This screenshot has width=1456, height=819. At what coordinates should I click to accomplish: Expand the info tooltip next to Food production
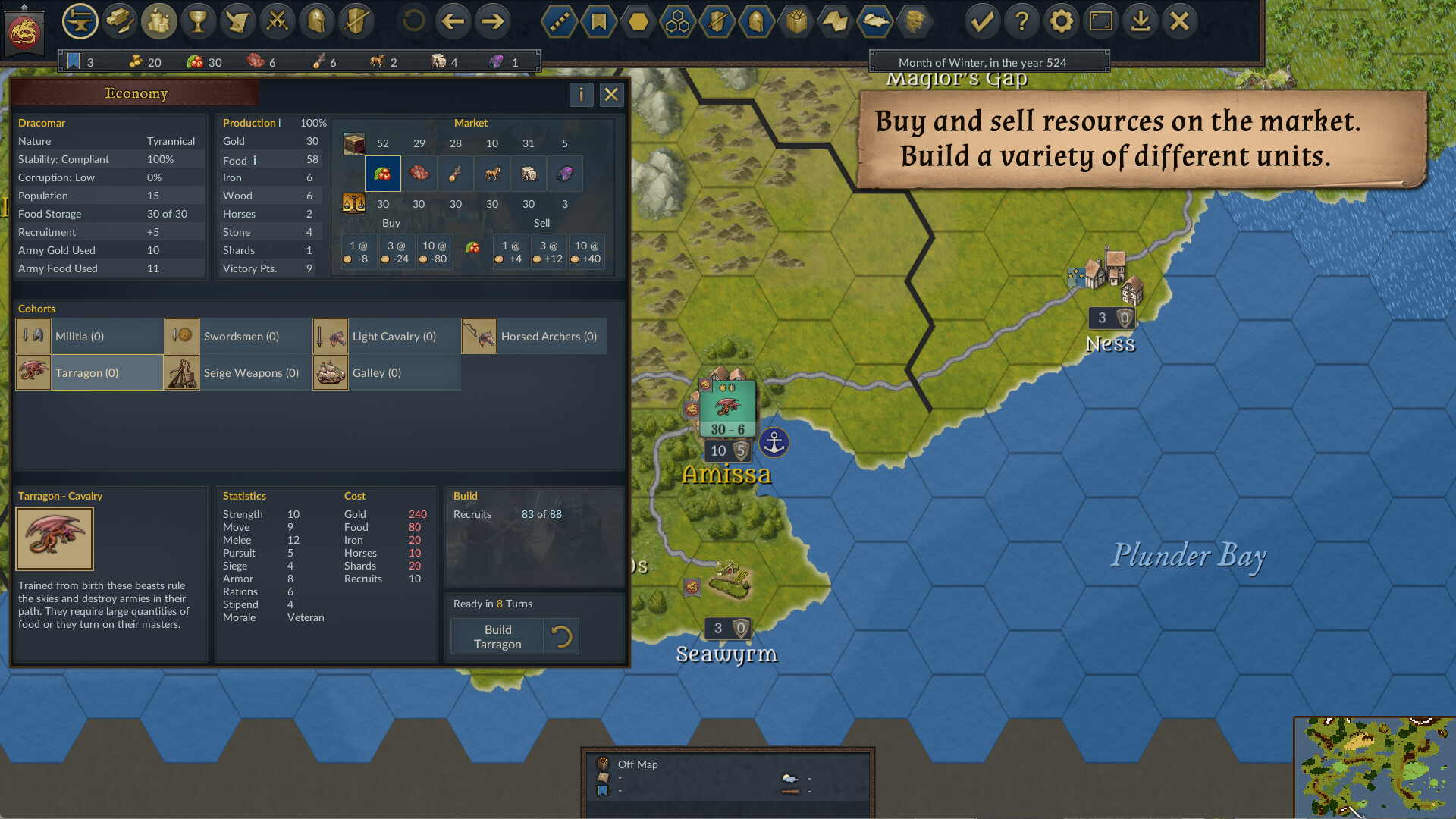coord(255,159)
